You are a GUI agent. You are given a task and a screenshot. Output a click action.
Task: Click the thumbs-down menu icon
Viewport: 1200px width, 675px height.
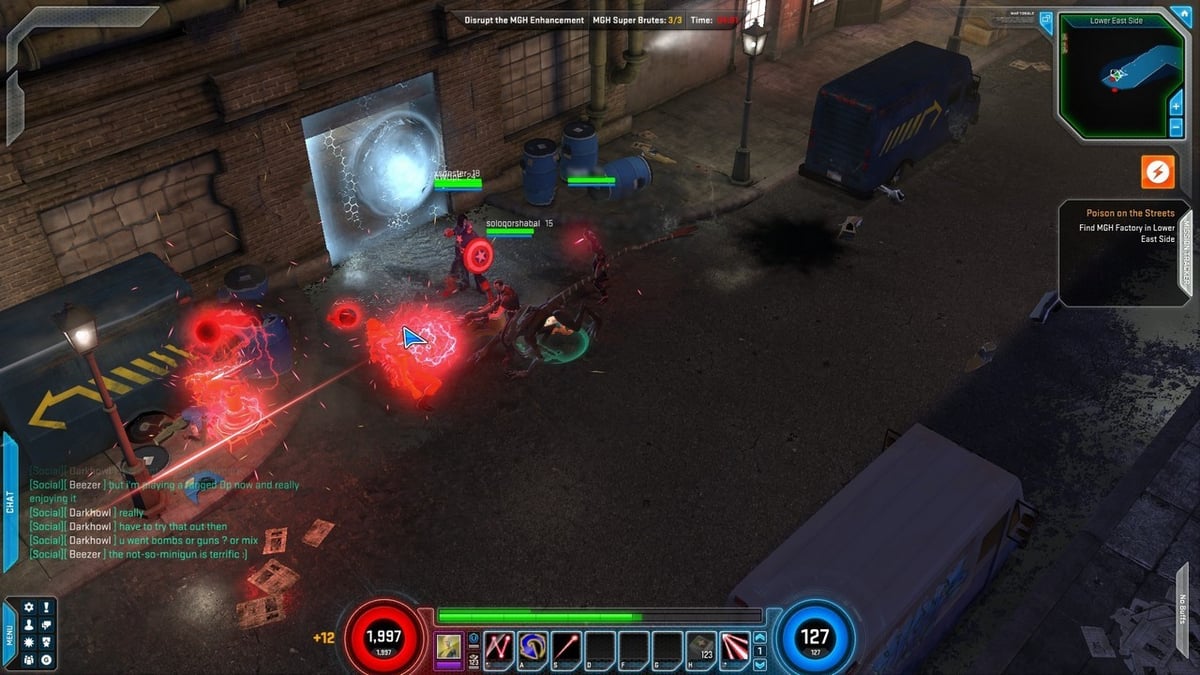pos(46,624)
